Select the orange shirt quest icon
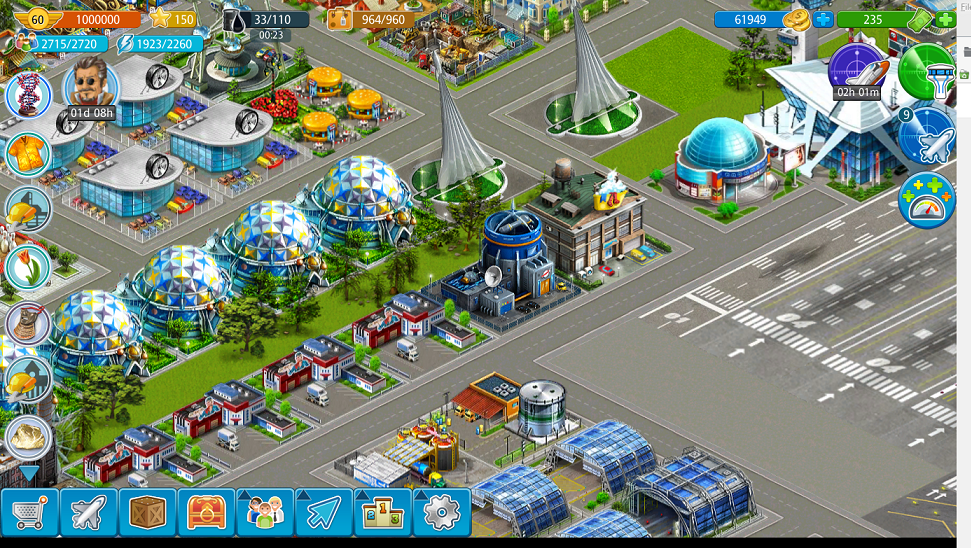 pyautogui.click(x=27, y=153)
